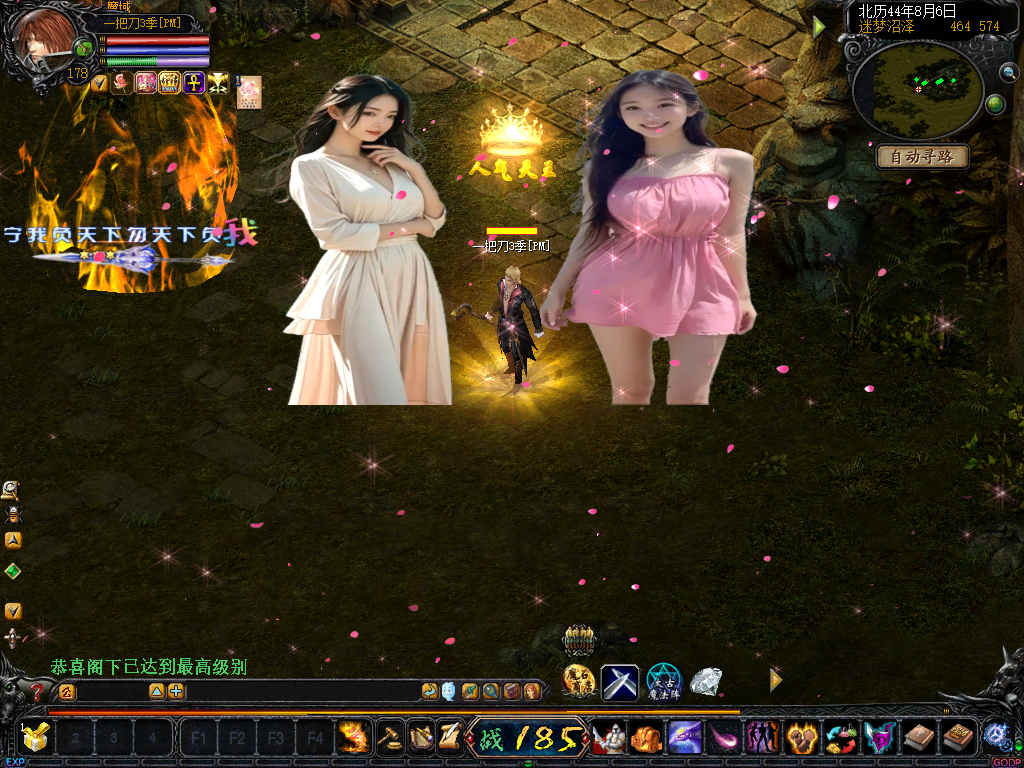1024x768 pixels.
Task: Activate the flame skill on hotbar
Action: (352, 738)
